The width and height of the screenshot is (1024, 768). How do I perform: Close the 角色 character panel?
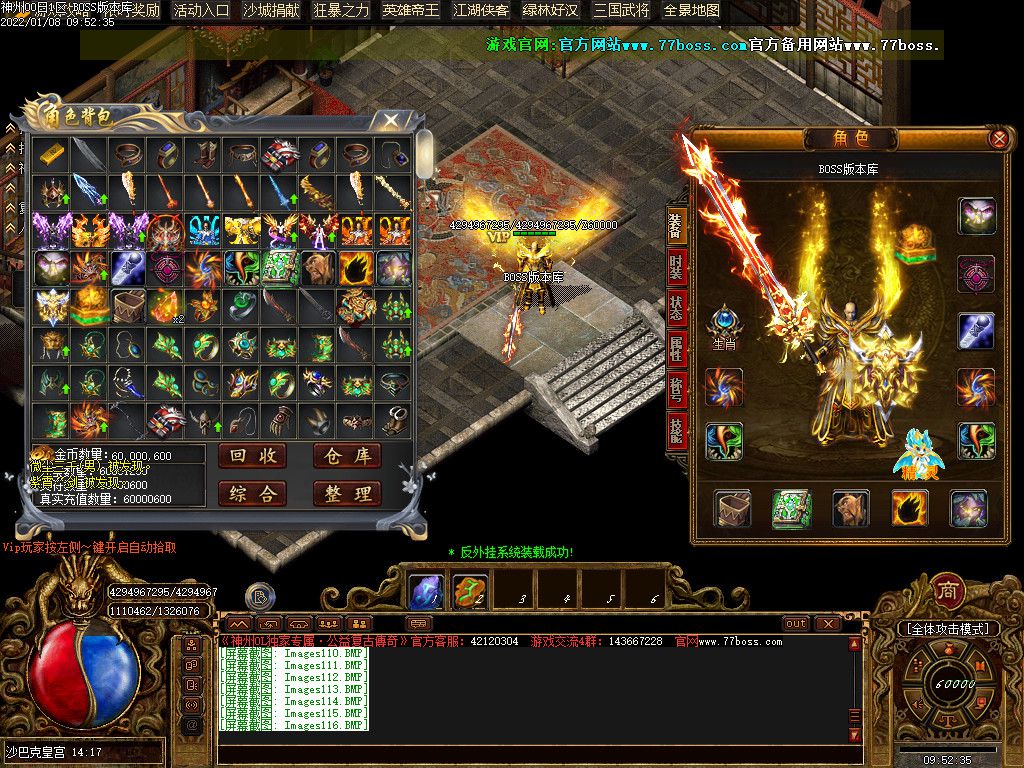997,139
